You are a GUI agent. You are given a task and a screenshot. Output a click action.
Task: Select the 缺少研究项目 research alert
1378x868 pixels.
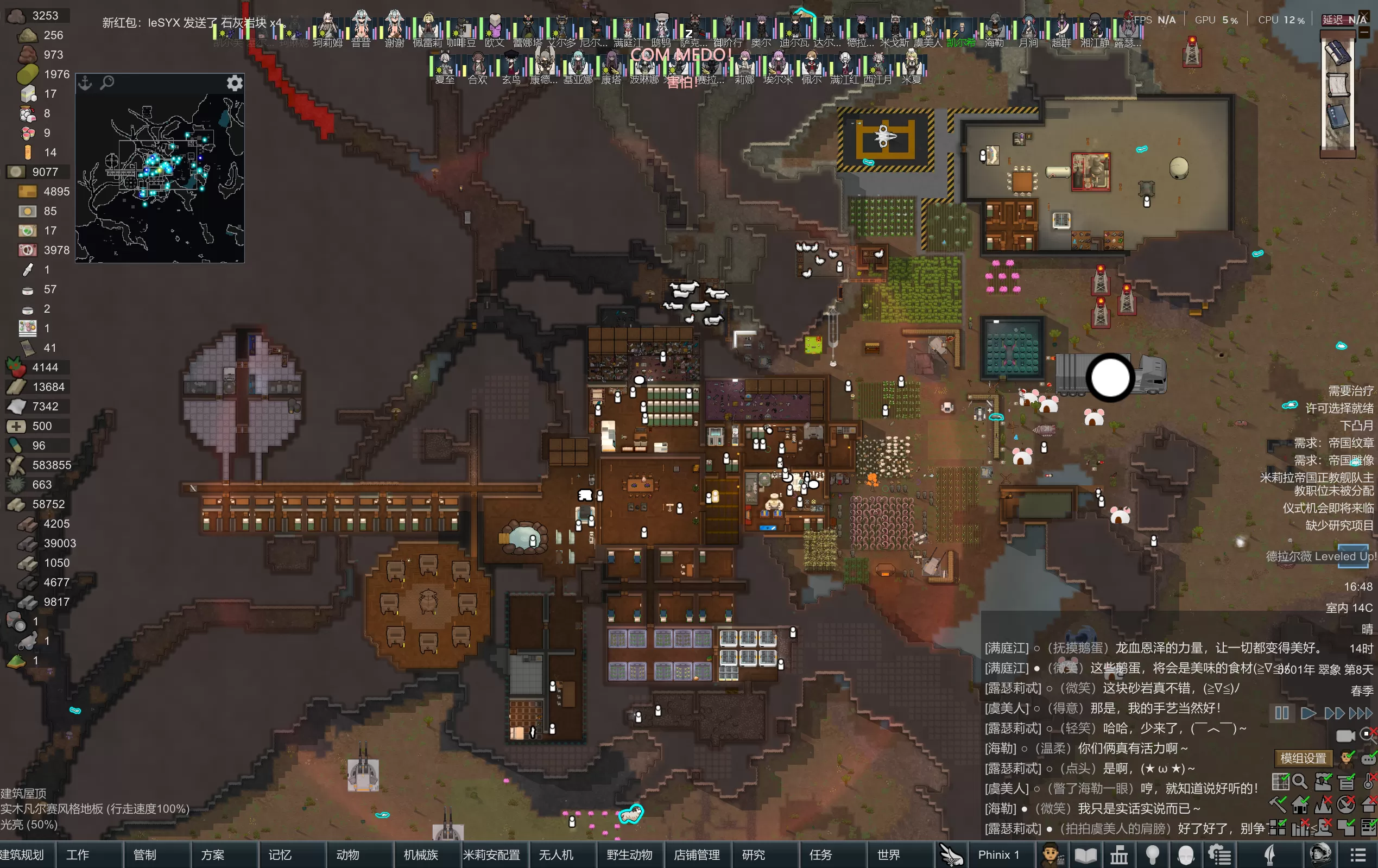[x=1338, y=525]
